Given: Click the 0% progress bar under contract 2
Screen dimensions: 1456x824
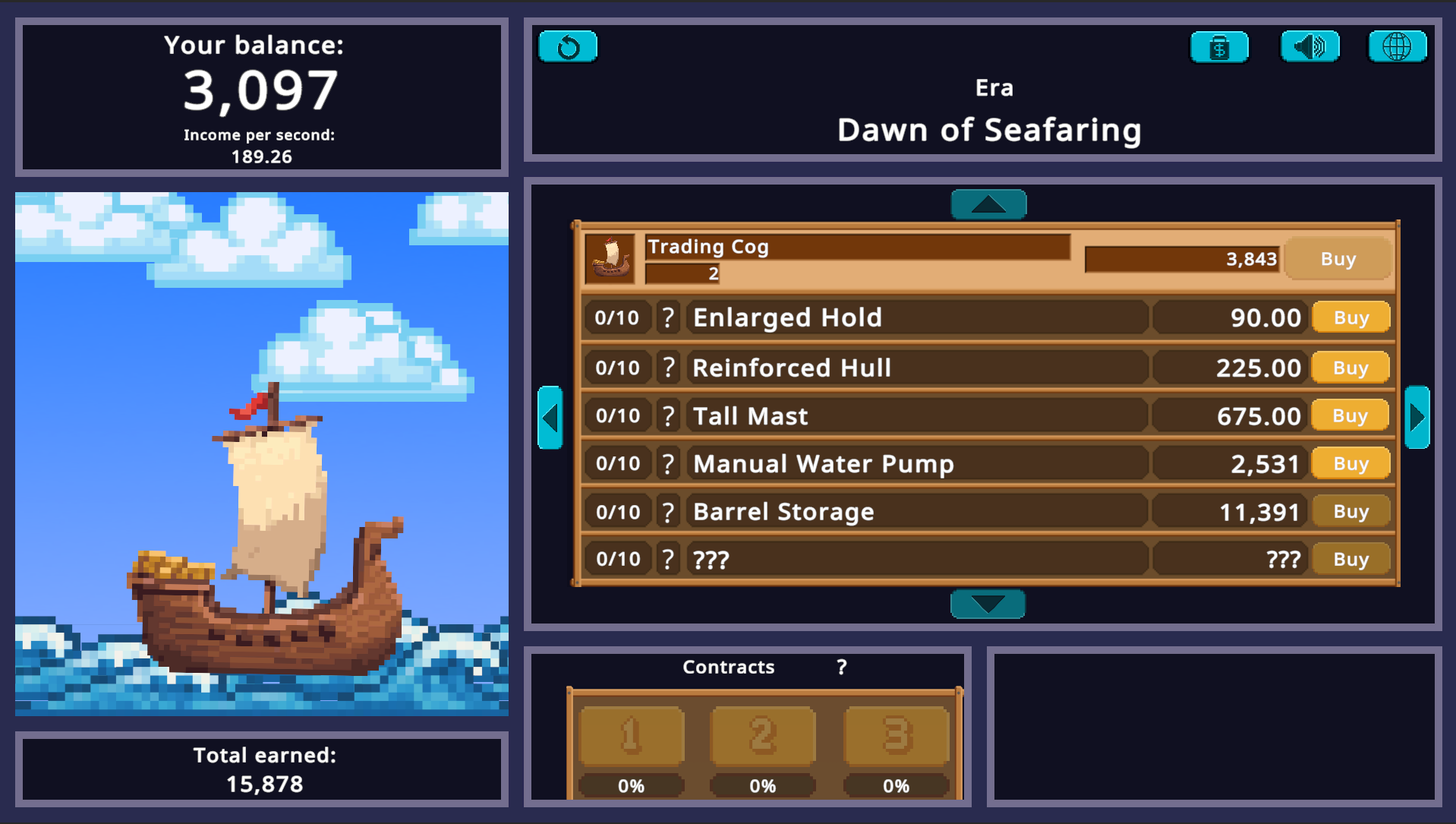Looking at the screenshot, I should click(763, 785).
